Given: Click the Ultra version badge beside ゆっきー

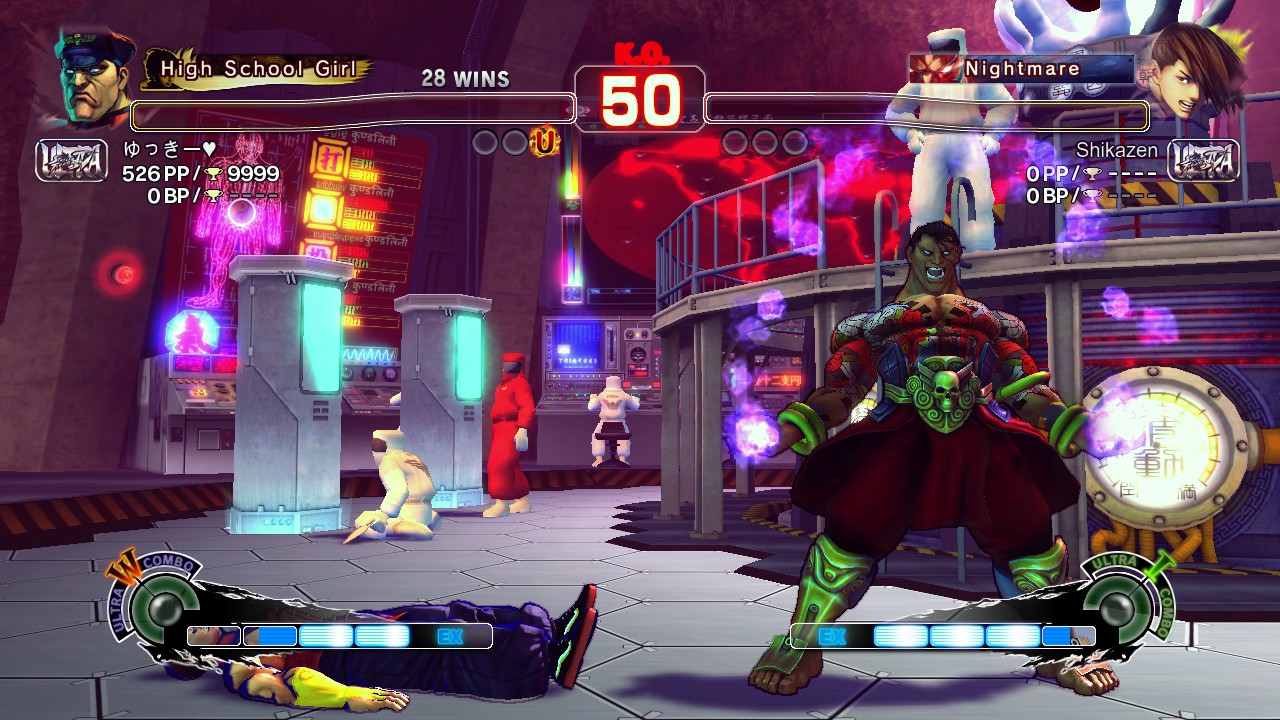Looking at the screenshot, I should point(71,160).
